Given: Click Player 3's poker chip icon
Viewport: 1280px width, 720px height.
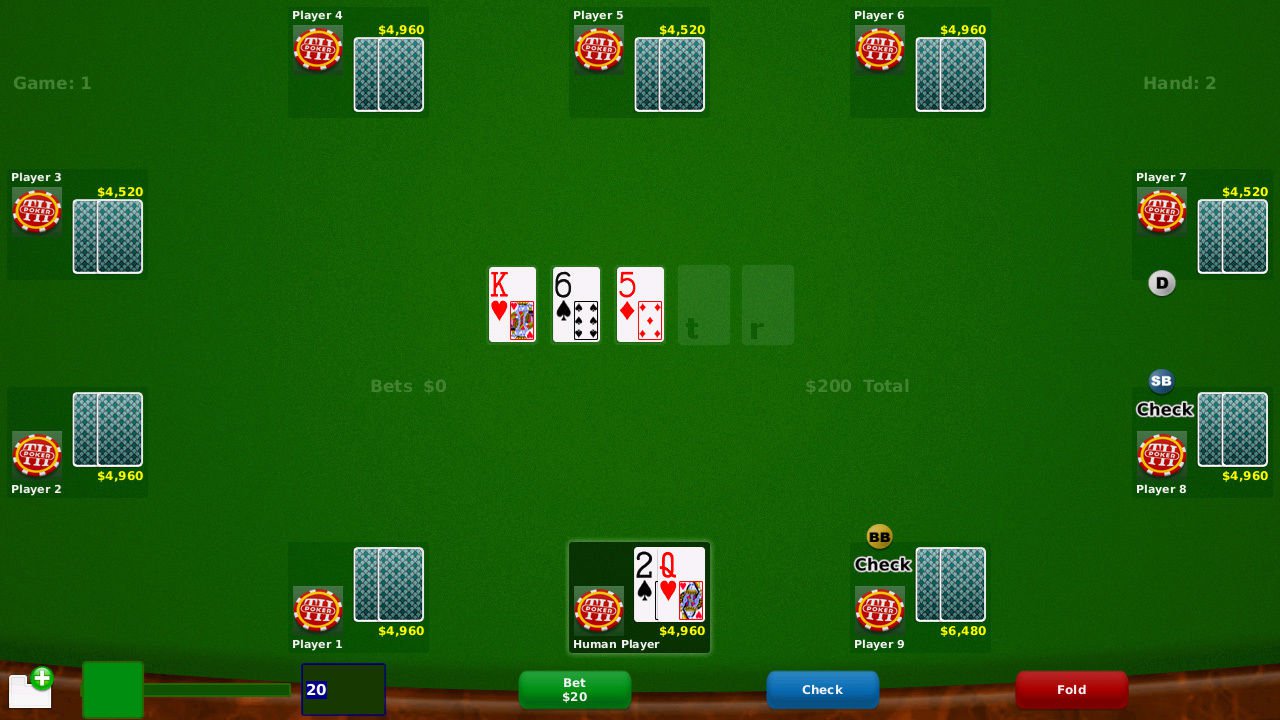Looking at the screenshot, I should pyautogui.click(x=36, y=211).
